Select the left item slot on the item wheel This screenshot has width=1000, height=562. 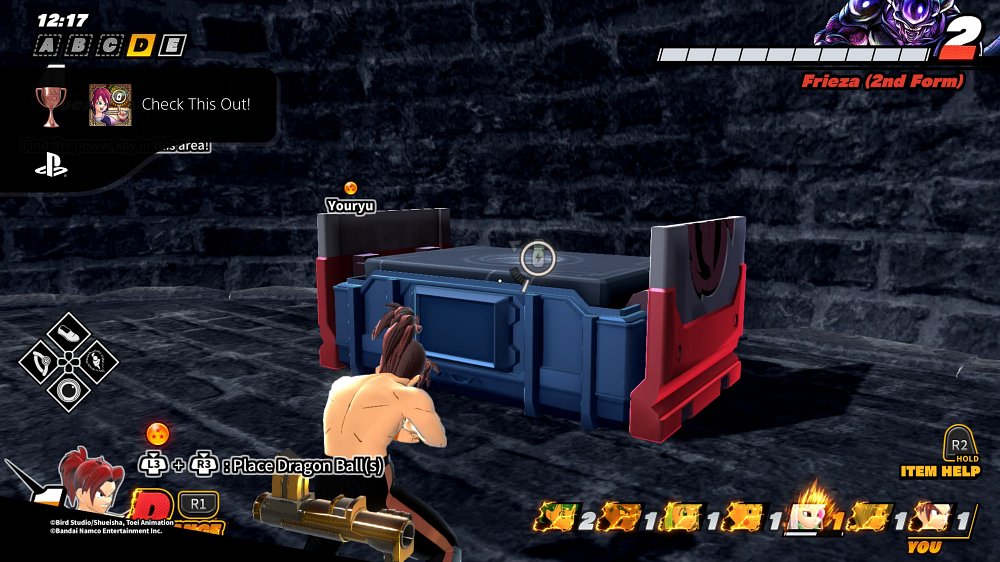[40, 359]
